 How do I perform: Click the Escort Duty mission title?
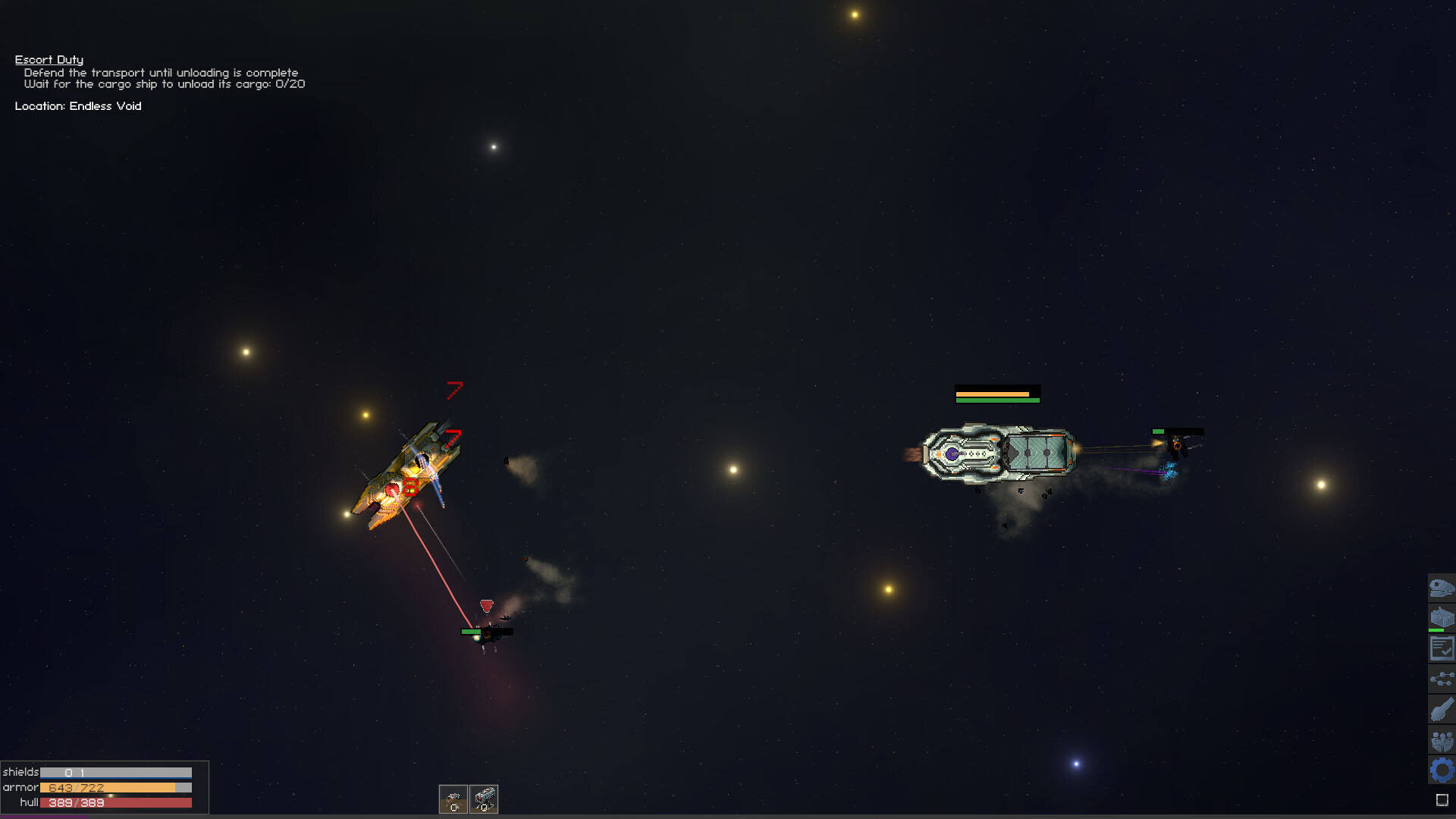pyautogui.click(x=49, y=59)
